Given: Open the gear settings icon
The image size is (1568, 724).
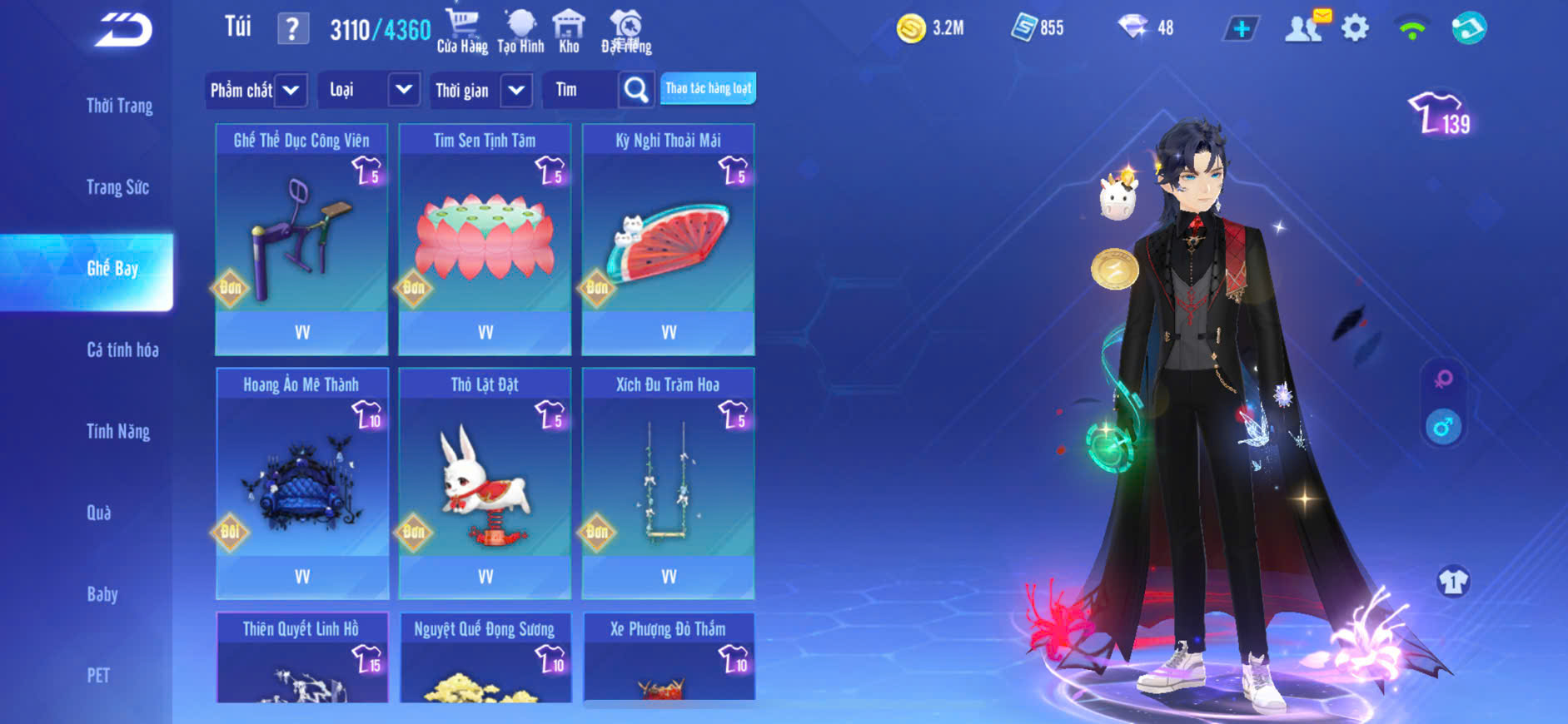Looking at the screenshot, I should [x=1355, y=28].
